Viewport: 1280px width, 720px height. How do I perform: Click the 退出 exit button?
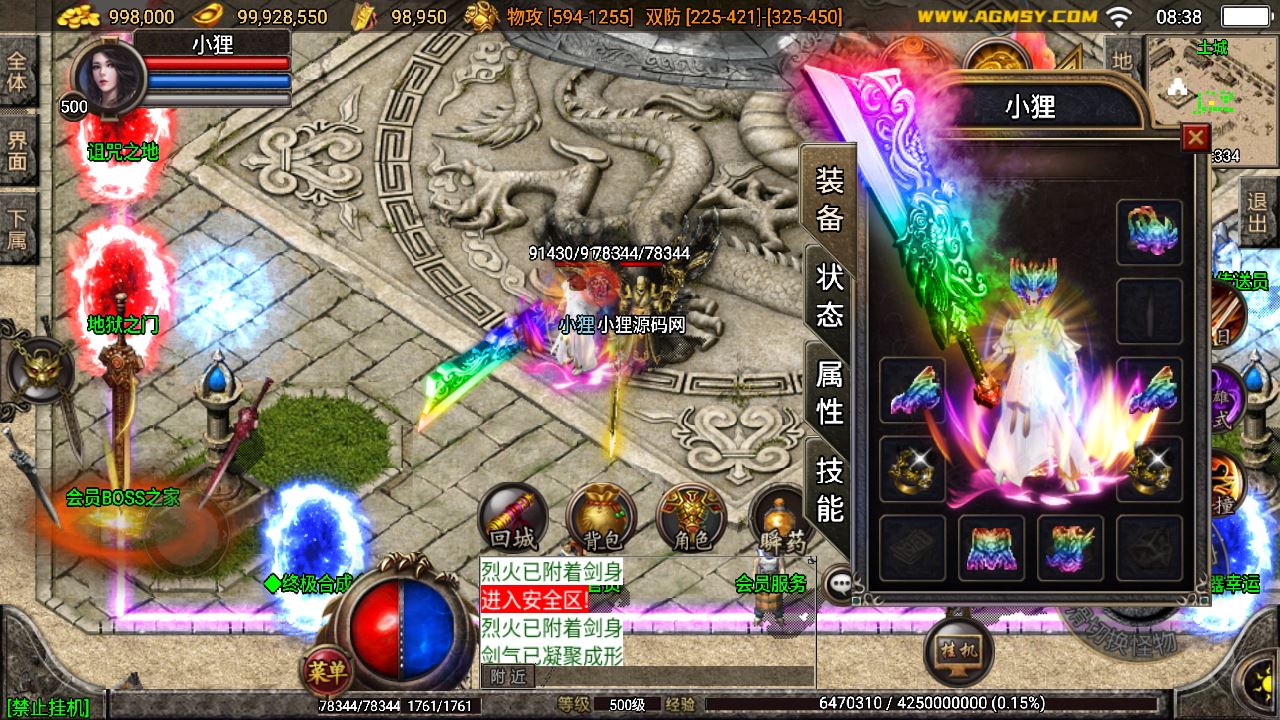(x=1258, y=212)
